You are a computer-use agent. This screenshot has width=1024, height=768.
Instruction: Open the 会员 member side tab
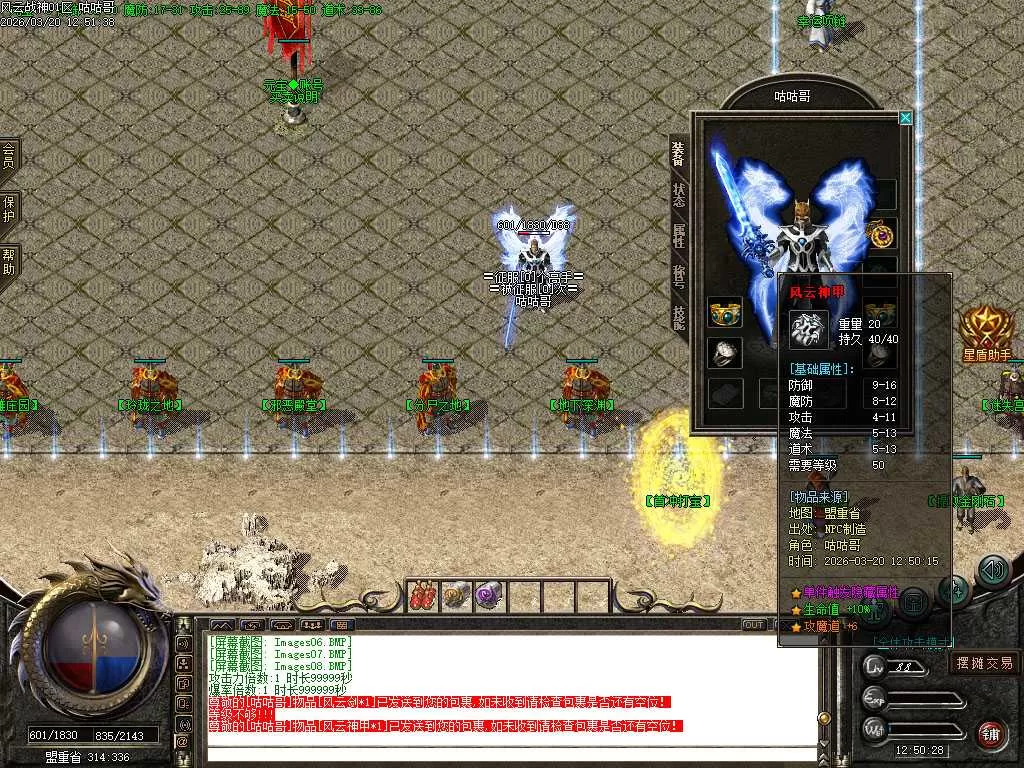(x=9, y=155)
